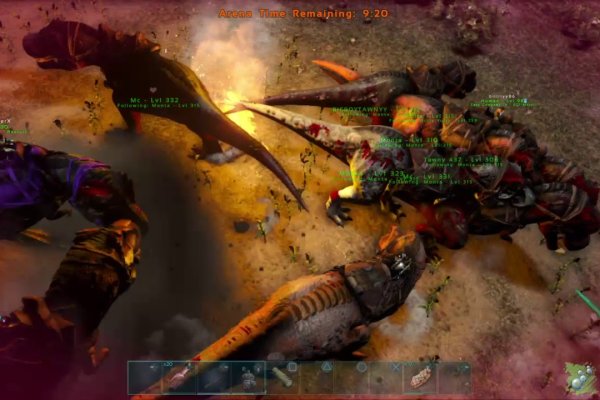Select the green rolled bandage hotbar slot
The width and height of the screenshot is (600, 400).
pyautogui.click(x=282, y=377)
